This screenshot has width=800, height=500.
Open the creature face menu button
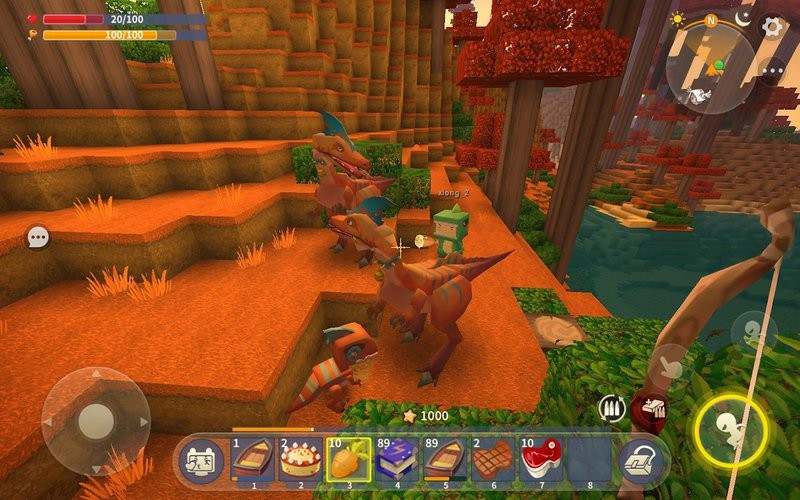(x=202, y=461)
